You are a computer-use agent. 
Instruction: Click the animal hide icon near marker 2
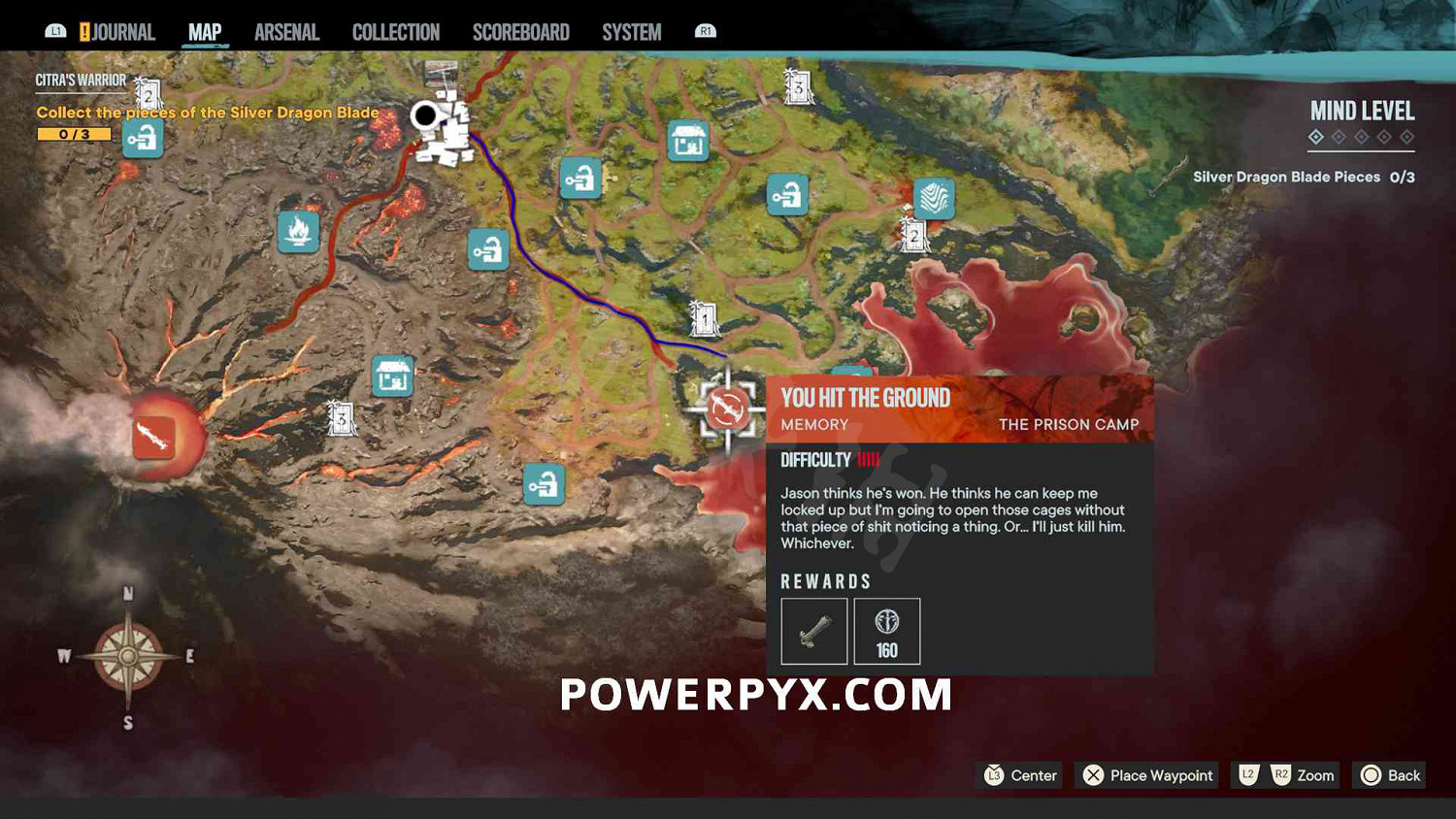(x=933, y=199)
